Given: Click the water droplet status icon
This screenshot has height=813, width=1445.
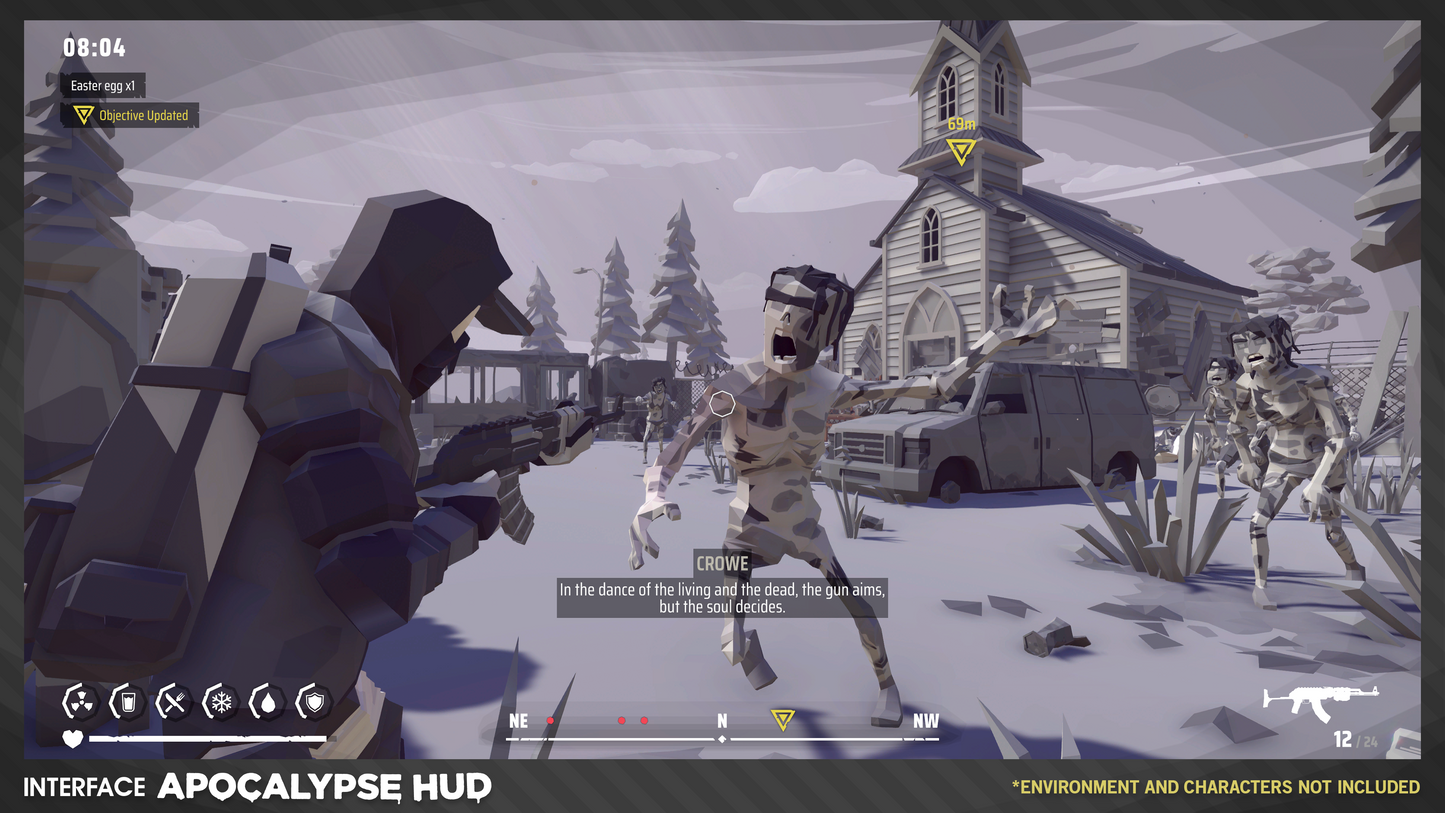Looking at the screenshot, I should click(x=267, y=702).
